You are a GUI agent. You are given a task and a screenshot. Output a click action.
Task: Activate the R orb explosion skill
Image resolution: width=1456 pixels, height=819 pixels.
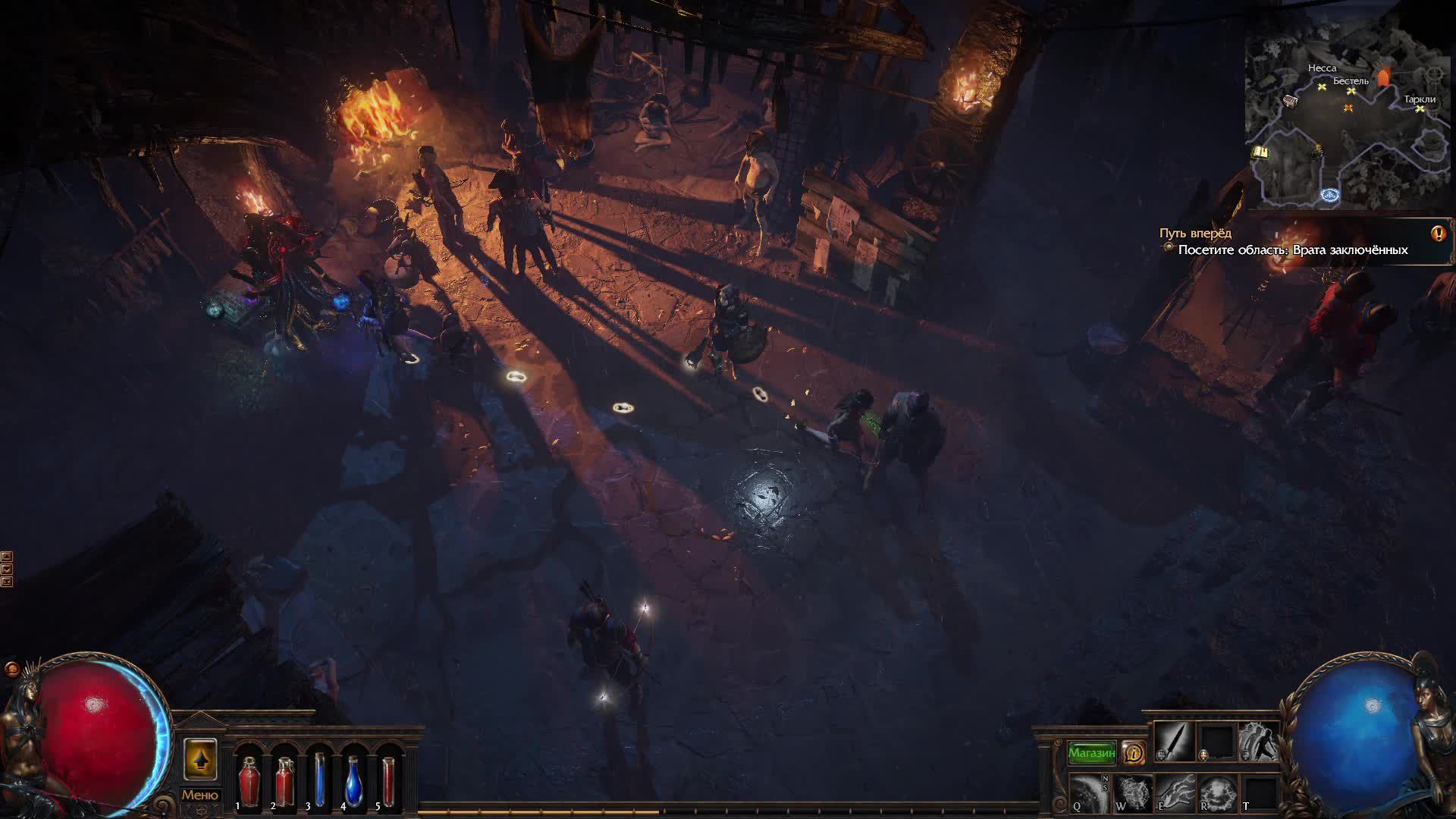tap(1216, 793)
